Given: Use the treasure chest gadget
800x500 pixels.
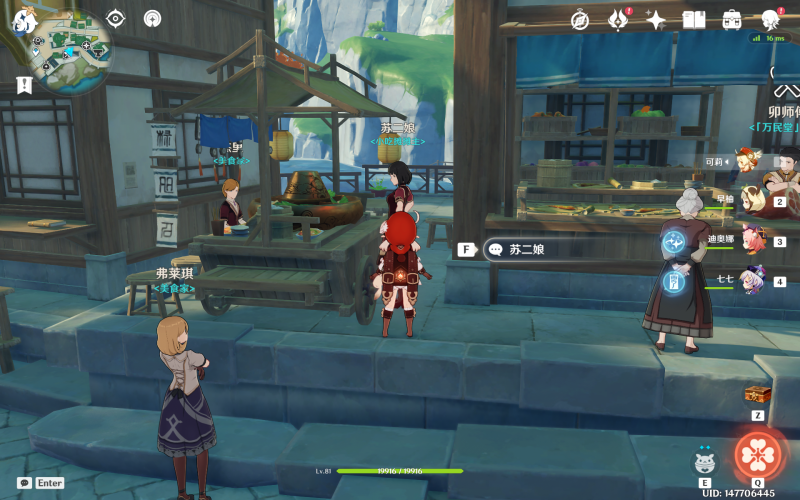Looking at the screenshot, I should (758, 394).
